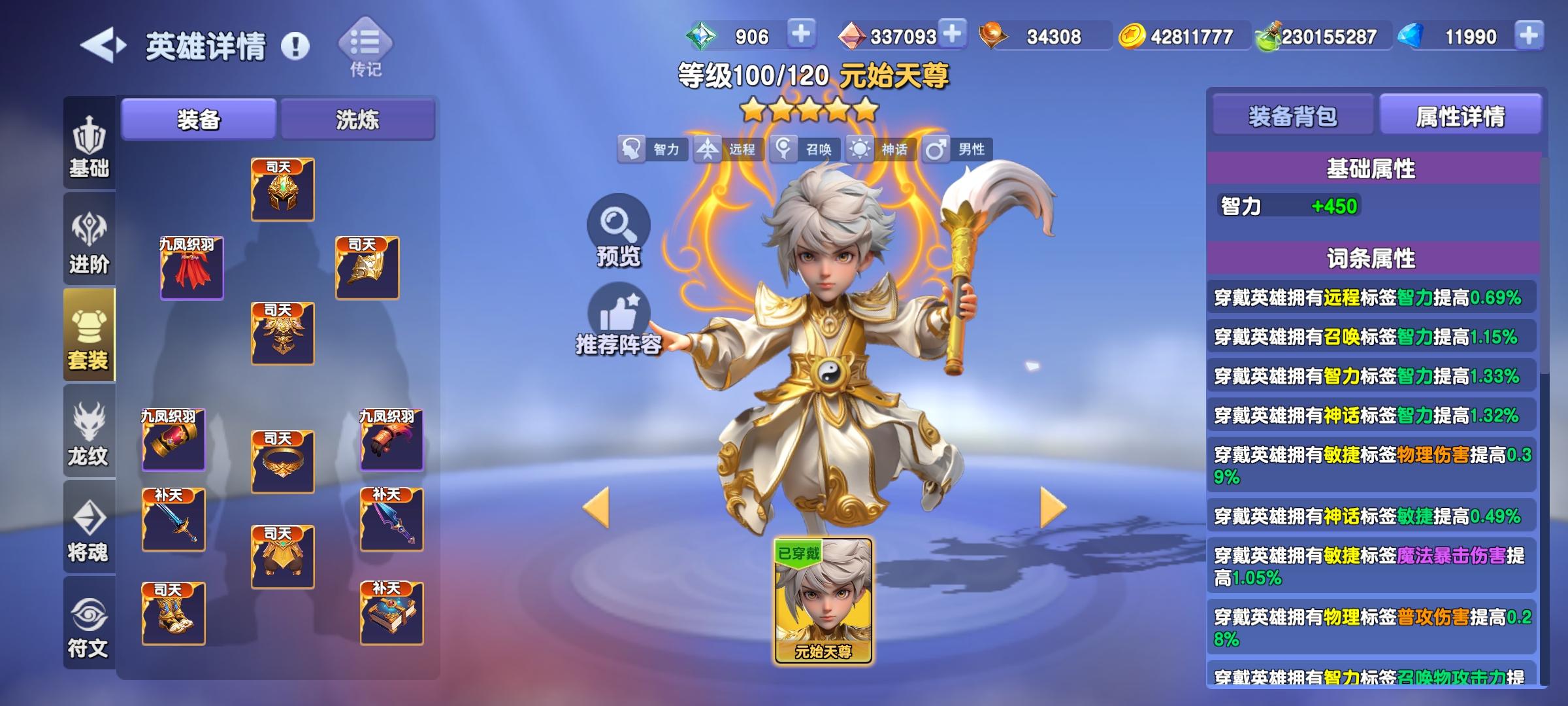
Task: Open the 传记 biography icon
Action: pos(364,41)
